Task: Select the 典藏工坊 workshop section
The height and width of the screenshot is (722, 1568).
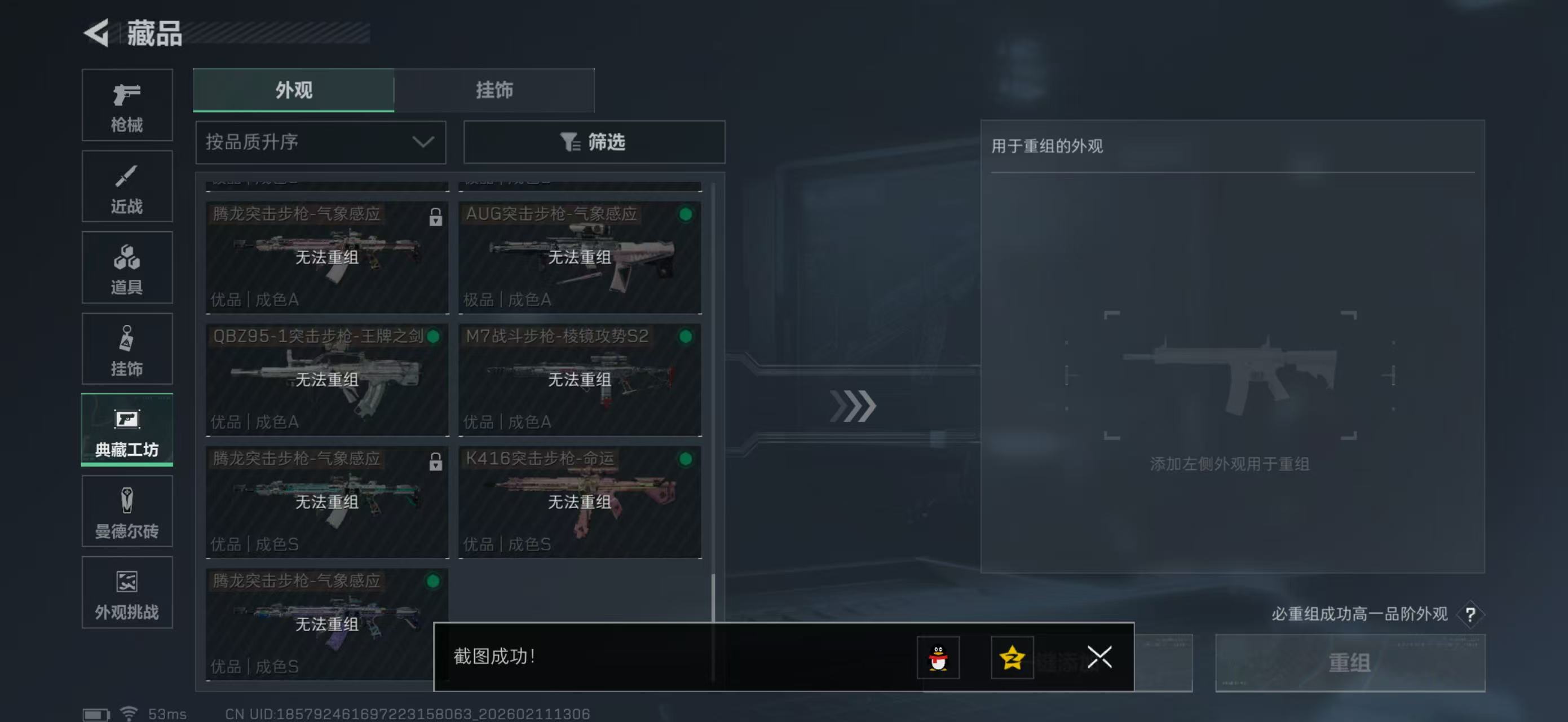Action: click(x=127, y=430)
